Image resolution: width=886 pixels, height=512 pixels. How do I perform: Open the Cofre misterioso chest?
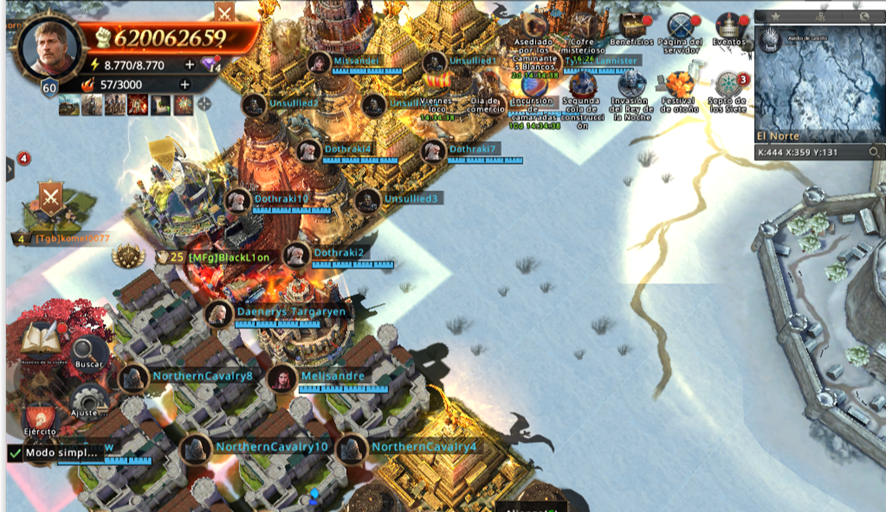(x=581, y=24)
